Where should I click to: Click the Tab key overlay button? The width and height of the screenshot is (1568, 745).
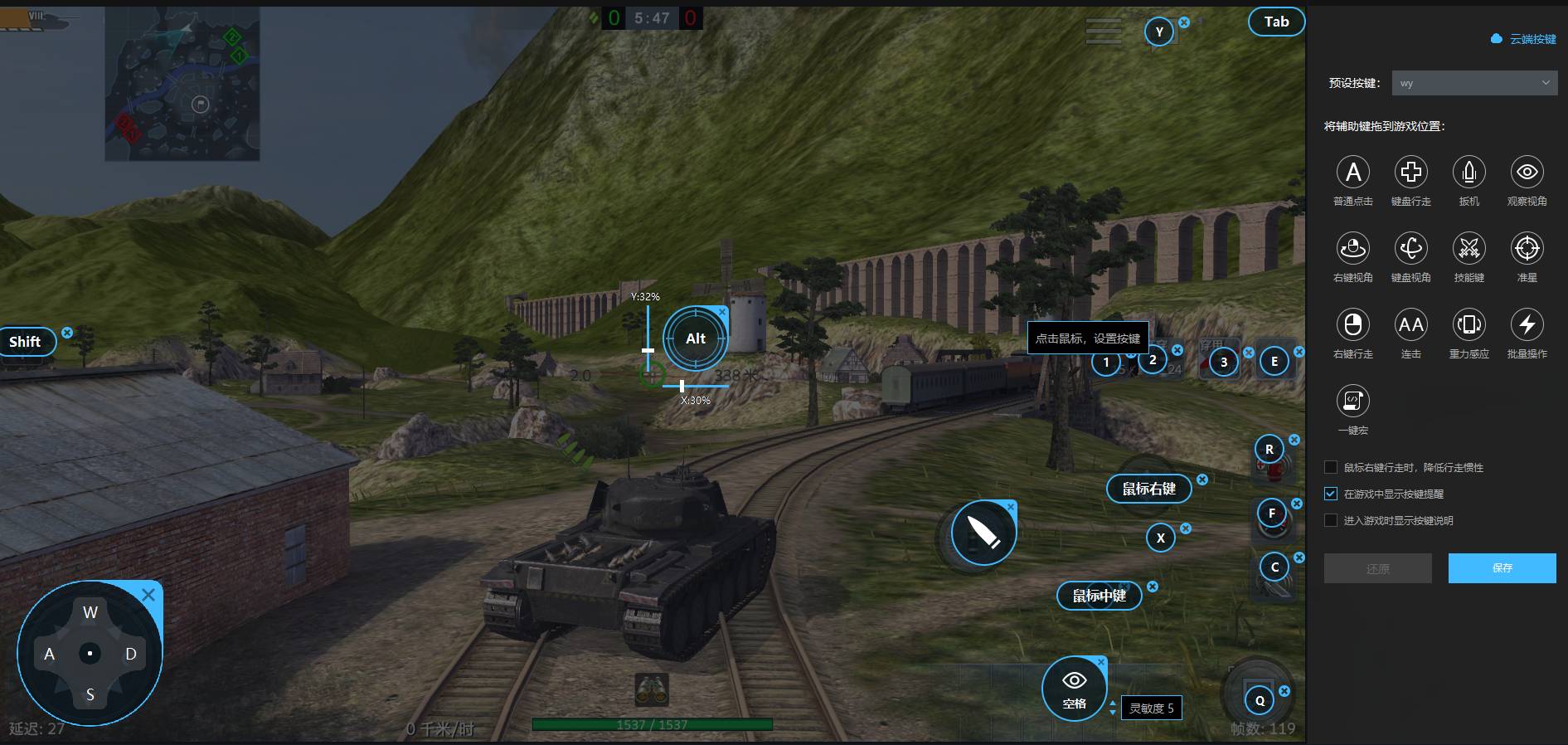click(1276, 22)
